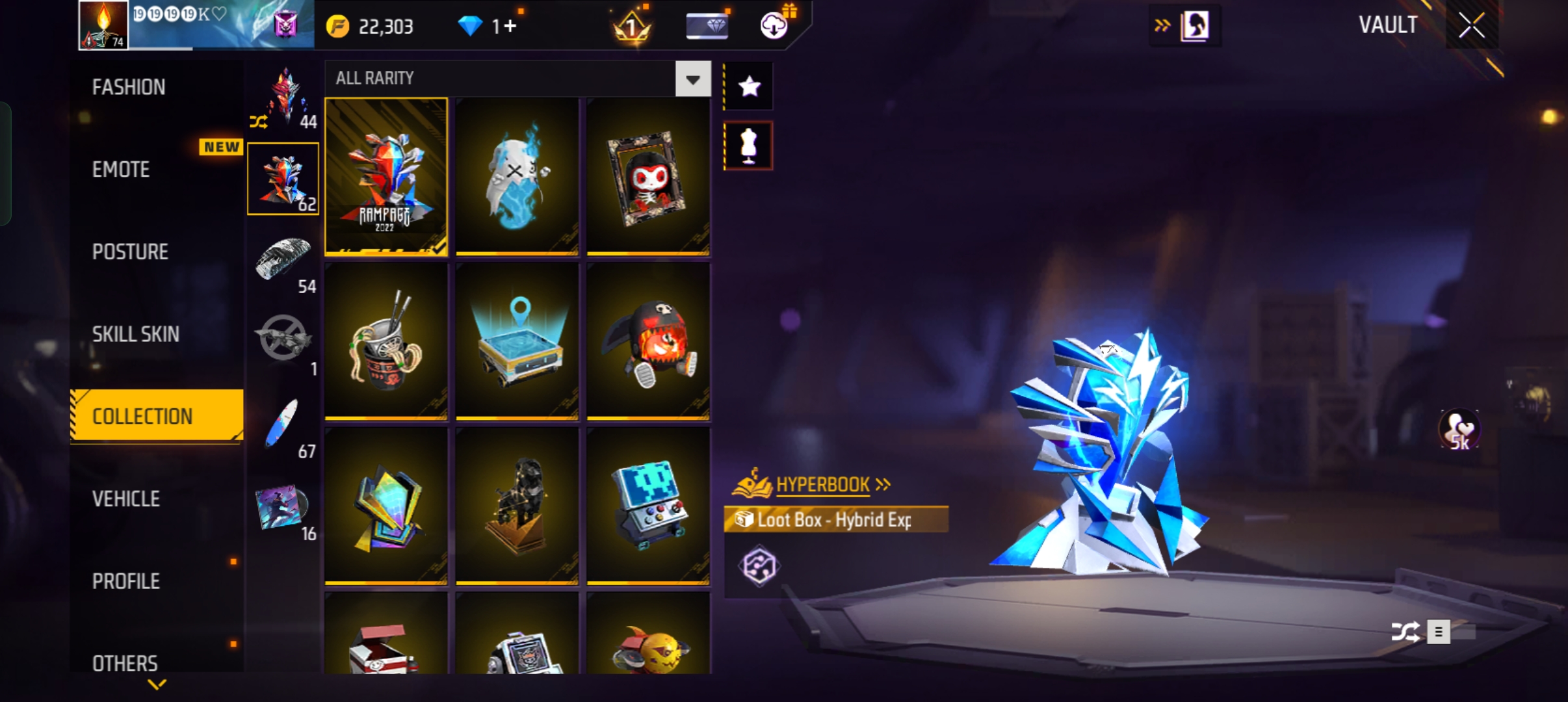Screen dimensions: 1568x702
Task: Switch to the Vehicle tab
Action: point(126,499)
